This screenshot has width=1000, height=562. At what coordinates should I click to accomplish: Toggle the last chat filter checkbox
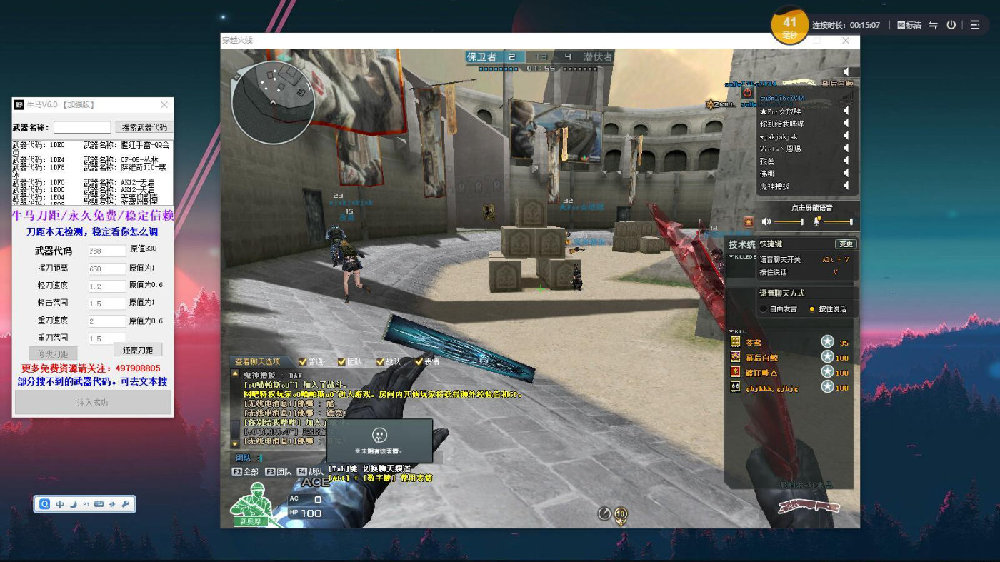point(420,361)
